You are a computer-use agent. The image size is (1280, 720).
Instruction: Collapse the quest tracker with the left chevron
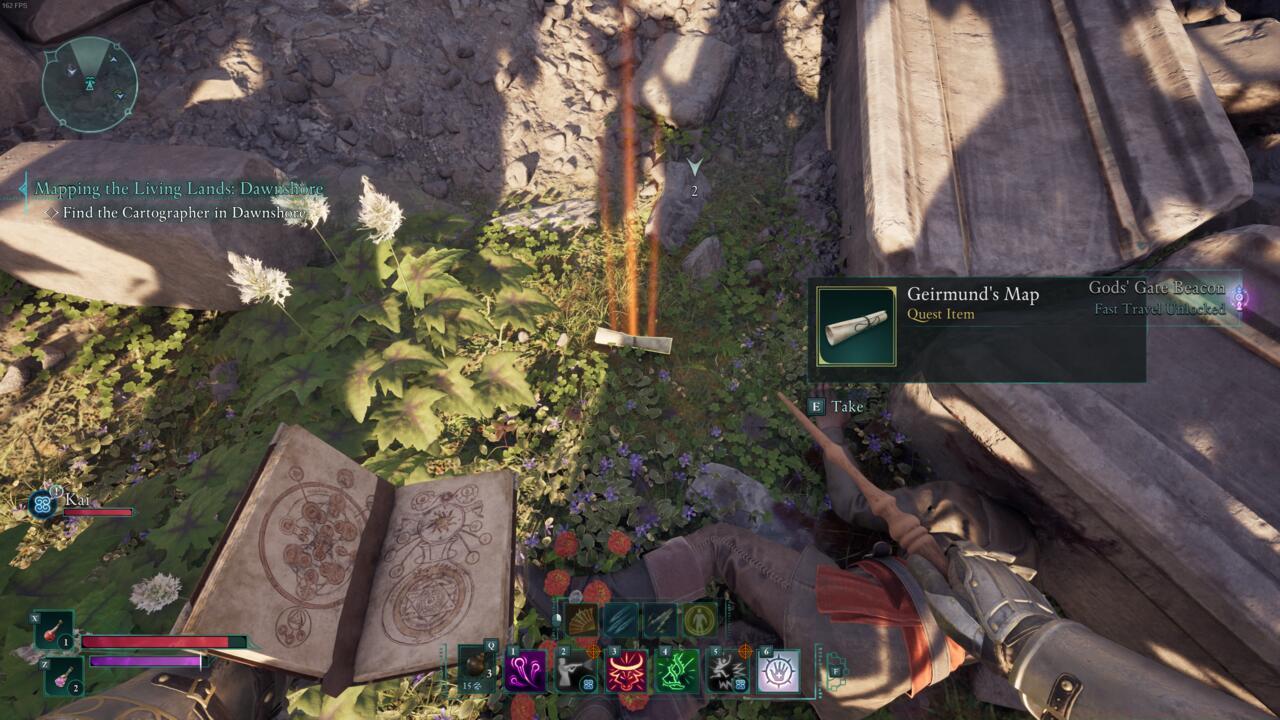pyautogui.click(x=21, y=186)
